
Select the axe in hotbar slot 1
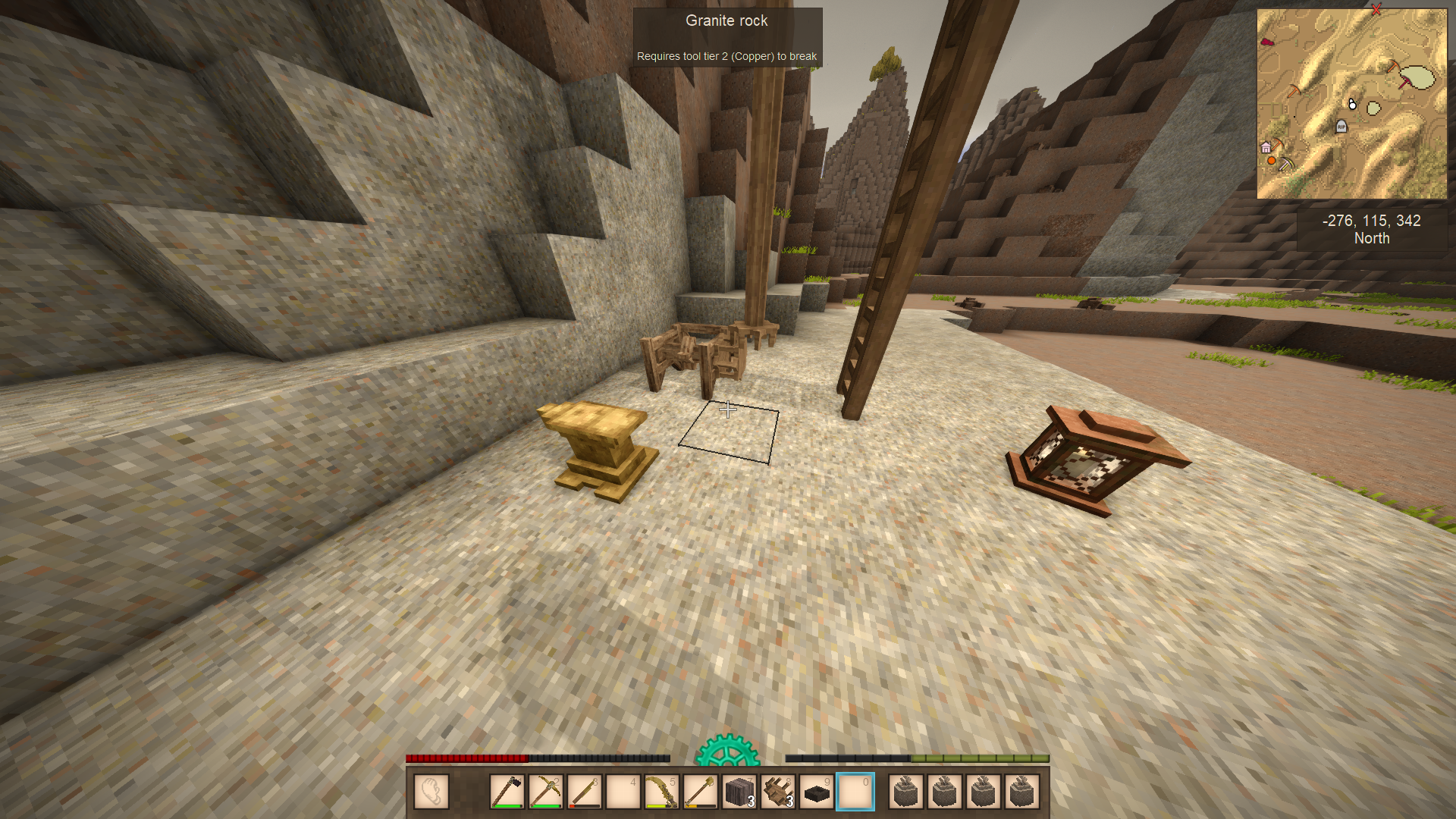[507, 792]
